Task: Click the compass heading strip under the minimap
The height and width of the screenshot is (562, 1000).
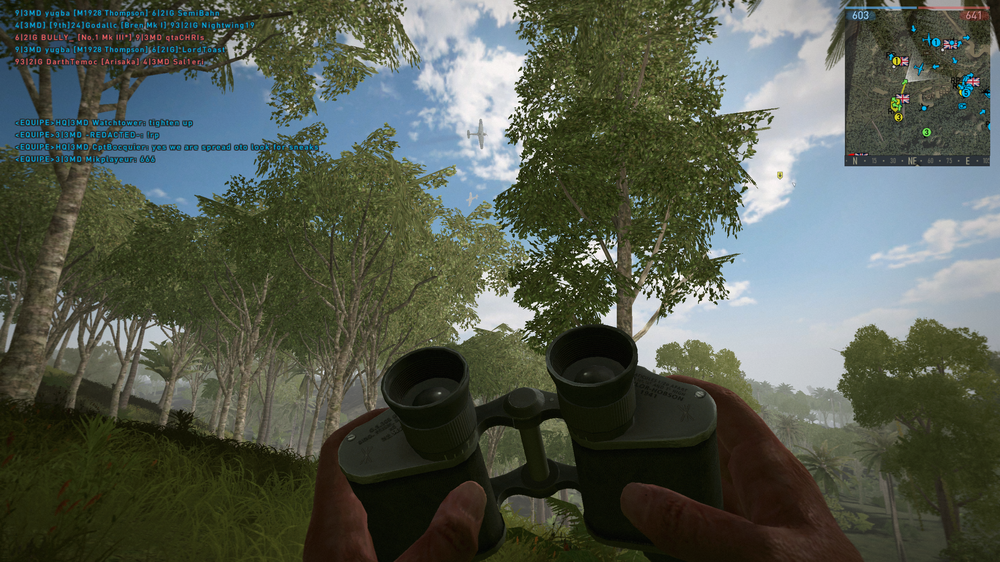Action: click(917, 159)
